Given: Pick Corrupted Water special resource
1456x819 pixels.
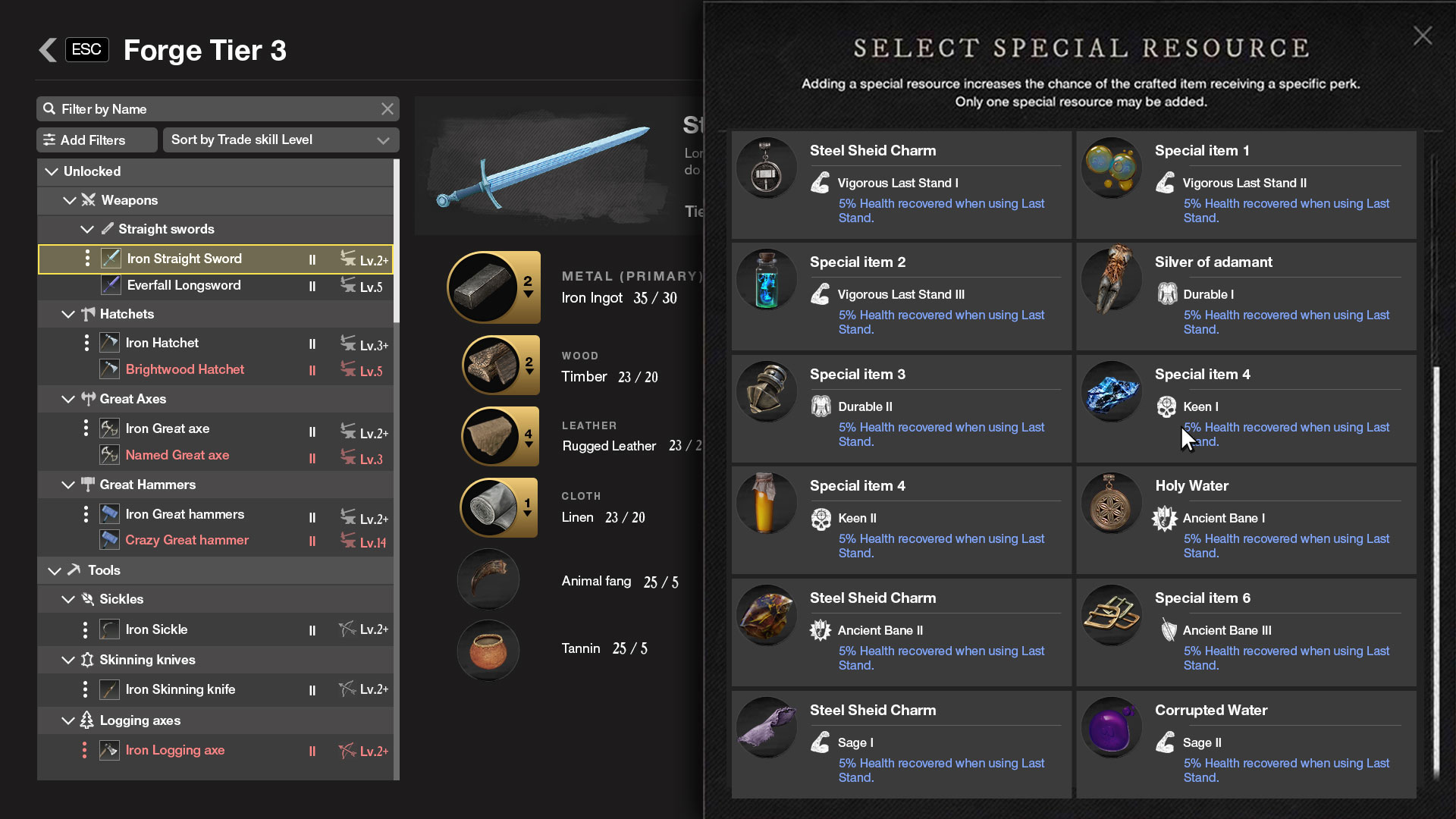Looking at the screenshot, I should tap(1245, 744).
